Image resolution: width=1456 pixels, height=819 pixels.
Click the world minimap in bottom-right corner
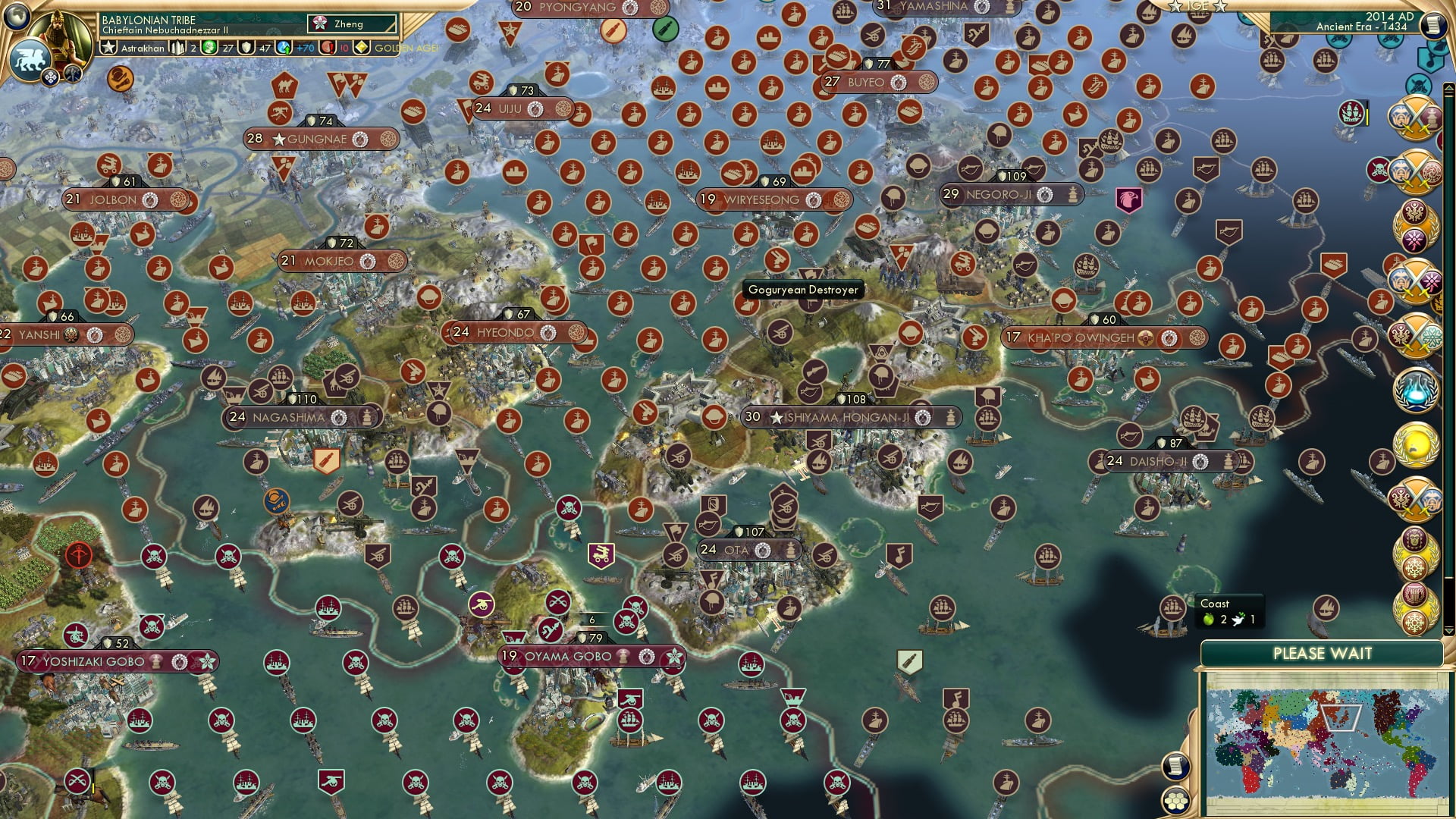click(1327, 743)
